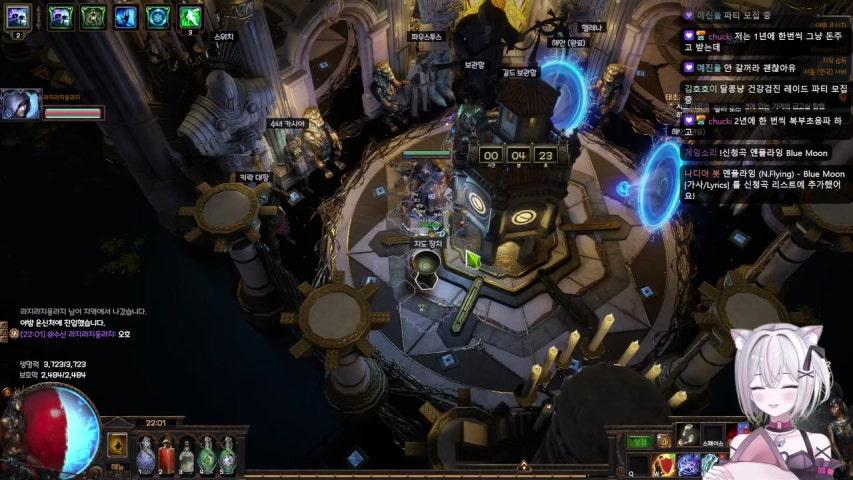The height and width of the screenshot is (480, 853).
Task: Click the green emblem aura buff icon
Action: tap(92, 16)
